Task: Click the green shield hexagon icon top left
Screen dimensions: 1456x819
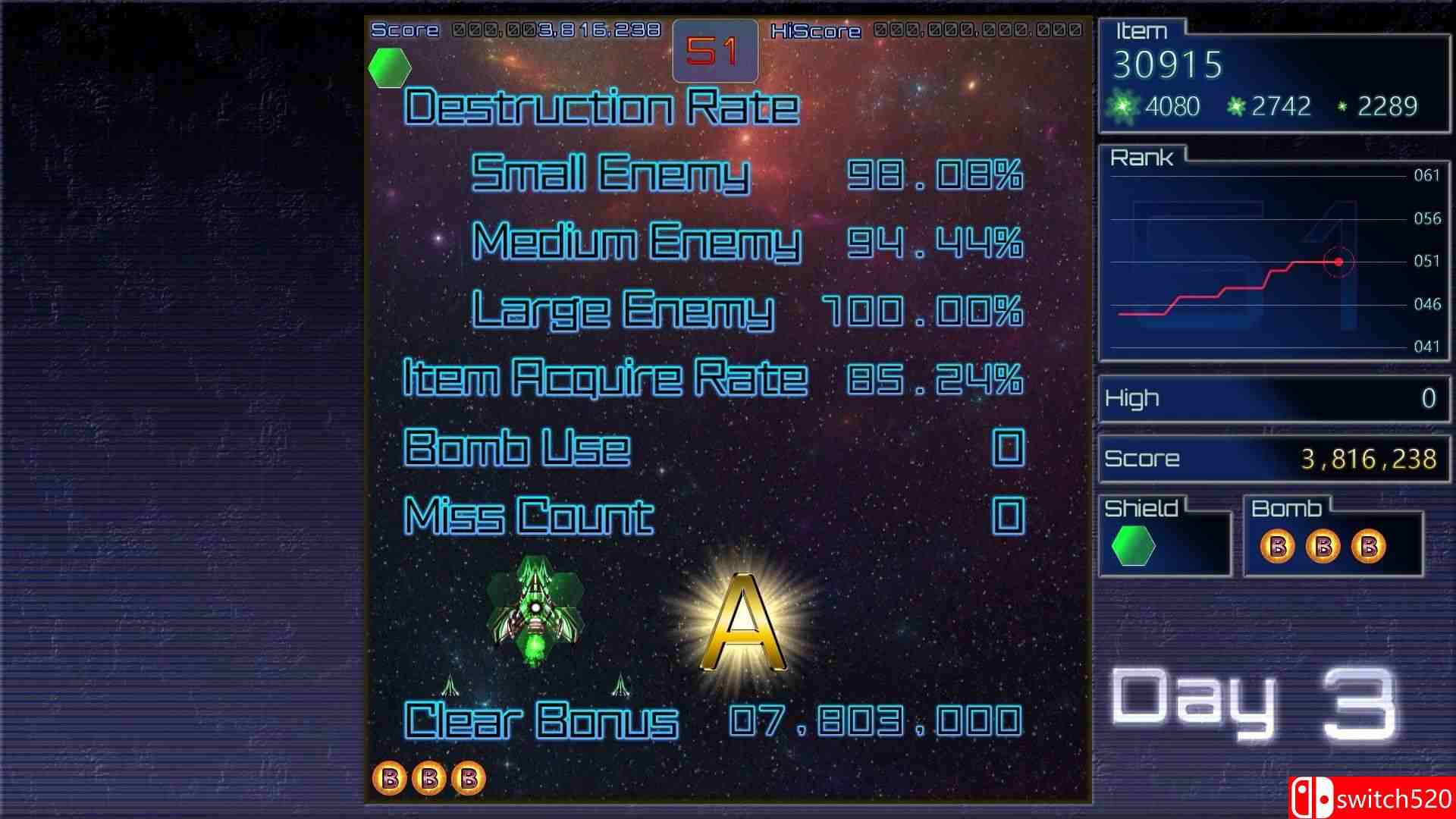Action: pos(389,67)
